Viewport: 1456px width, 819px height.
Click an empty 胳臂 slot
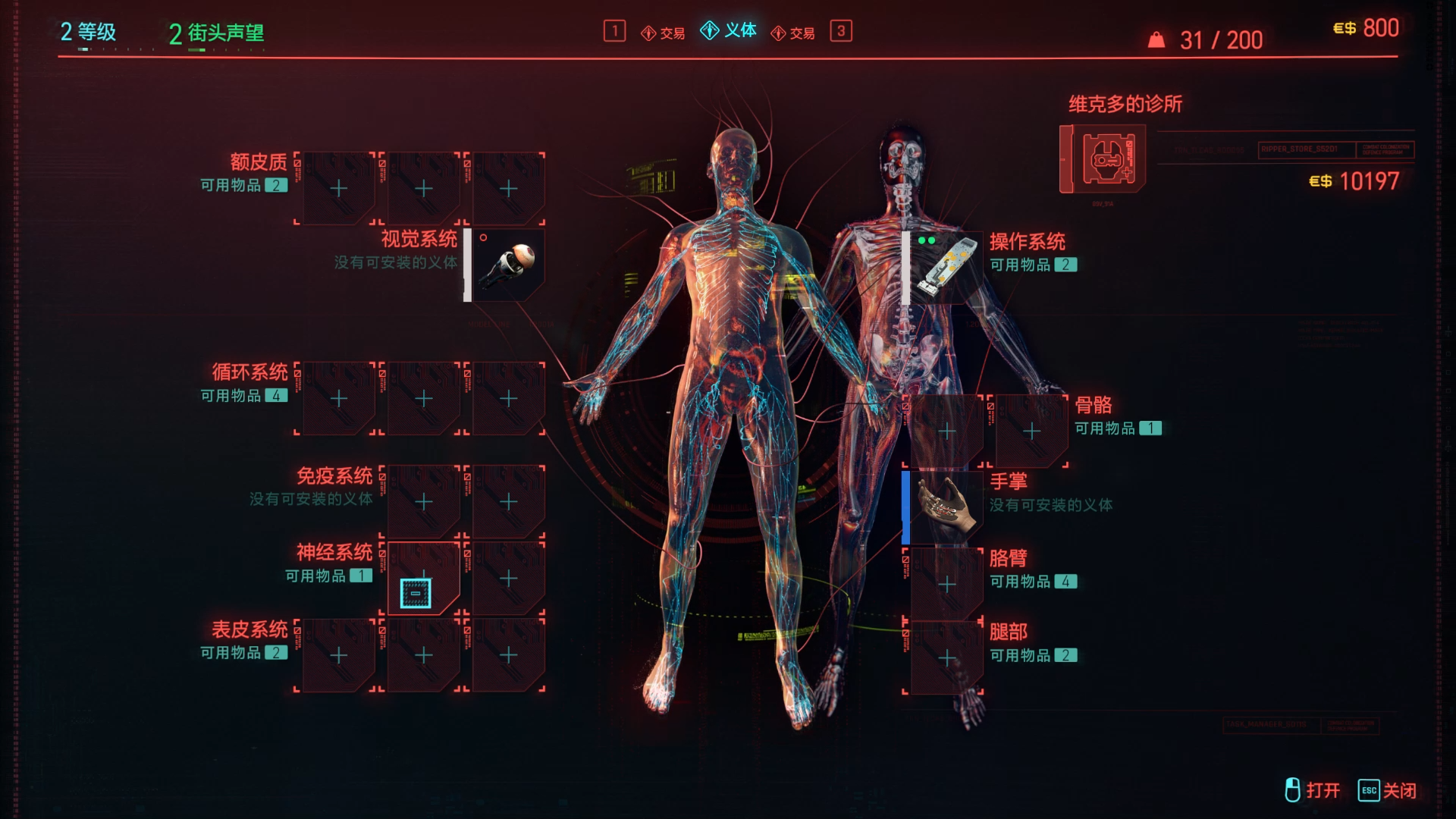(946, 585)
